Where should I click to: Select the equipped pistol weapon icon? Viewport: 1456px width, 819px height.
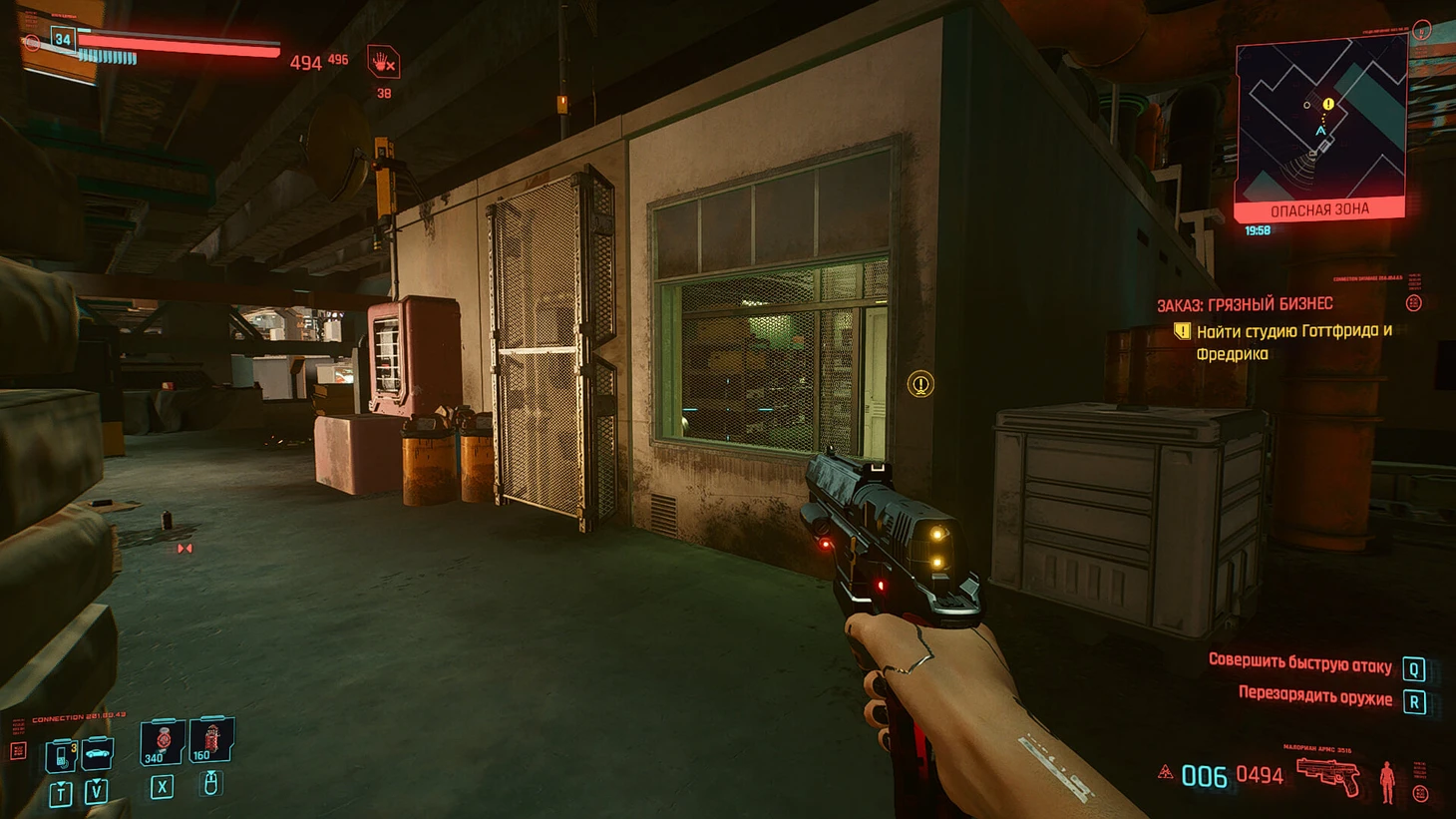[1328, 775]
